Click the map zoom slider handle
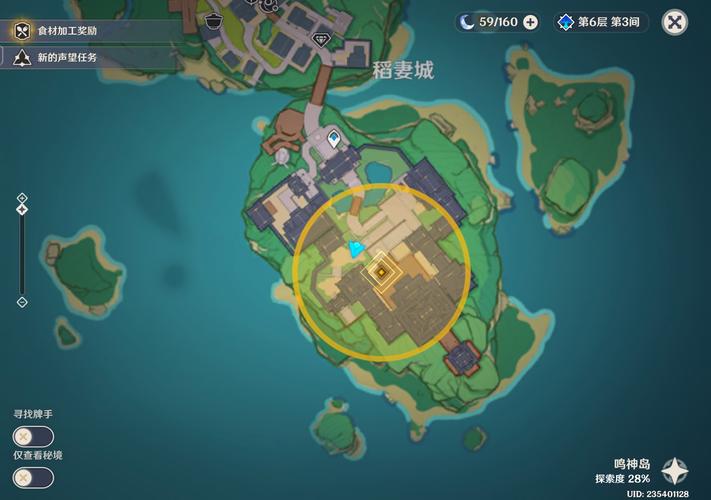Image resolution: width=711 pixels, height=500 pixels. (22, 209)
